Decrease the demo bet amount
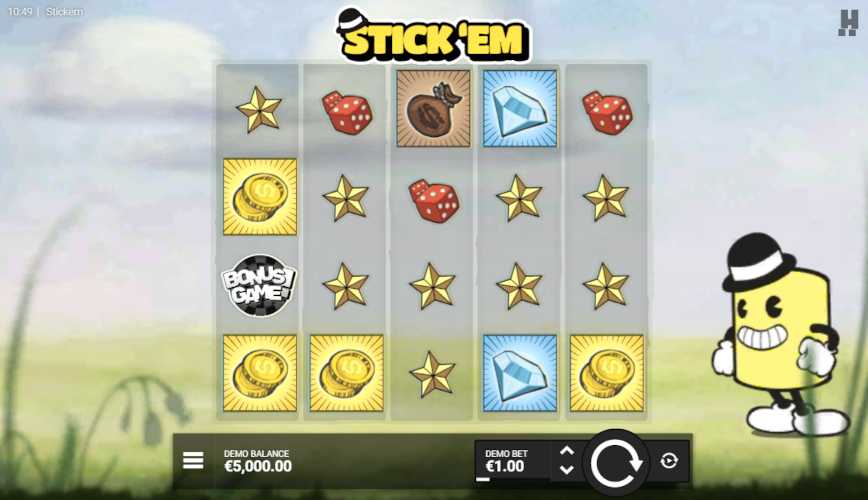 566,470
